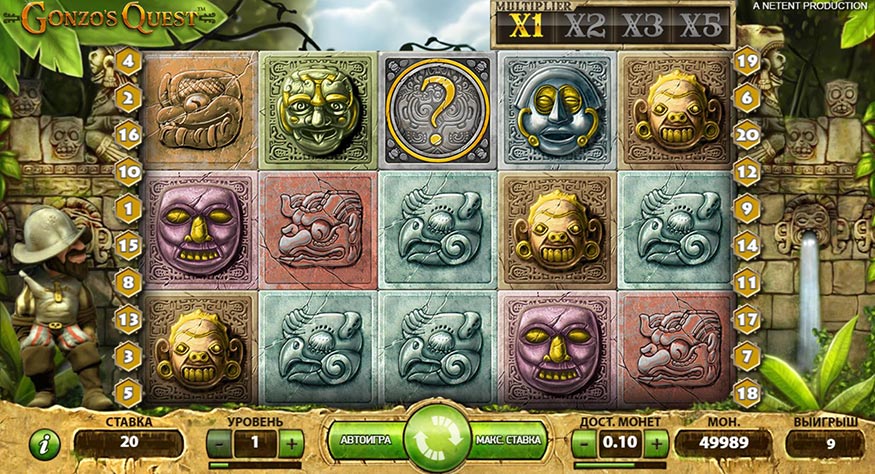Show payline 13 marker
Screen dimensions: 875x474
[128, 318]
